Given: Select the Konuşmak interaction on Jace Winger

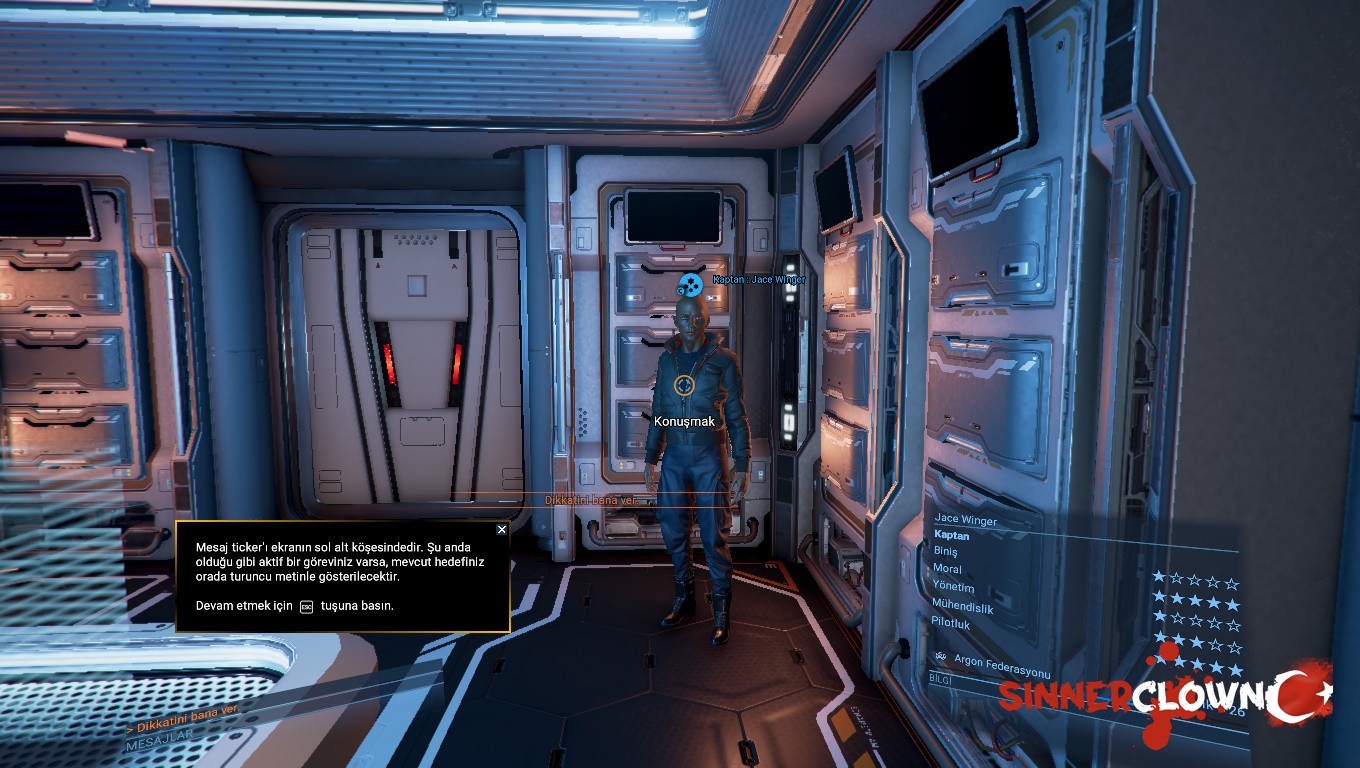Looking at the screenshot, I should 685,421.
